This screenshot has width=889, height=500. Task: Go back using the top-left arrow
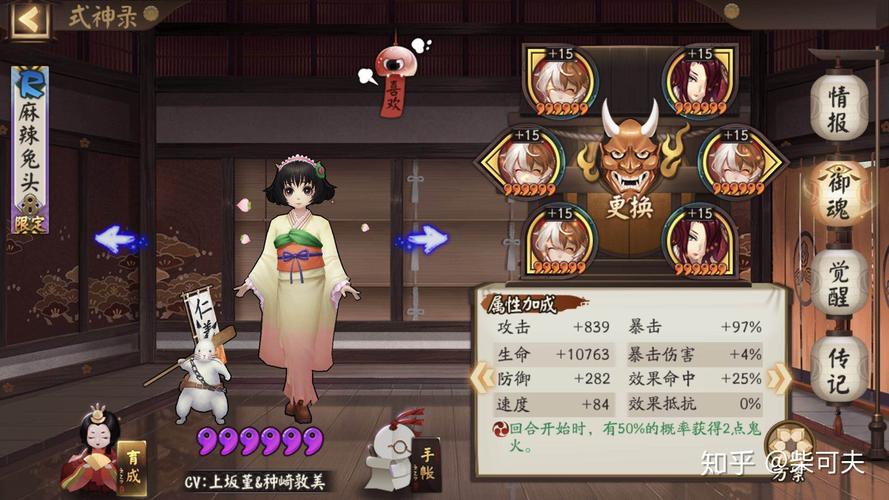point(30,18)
